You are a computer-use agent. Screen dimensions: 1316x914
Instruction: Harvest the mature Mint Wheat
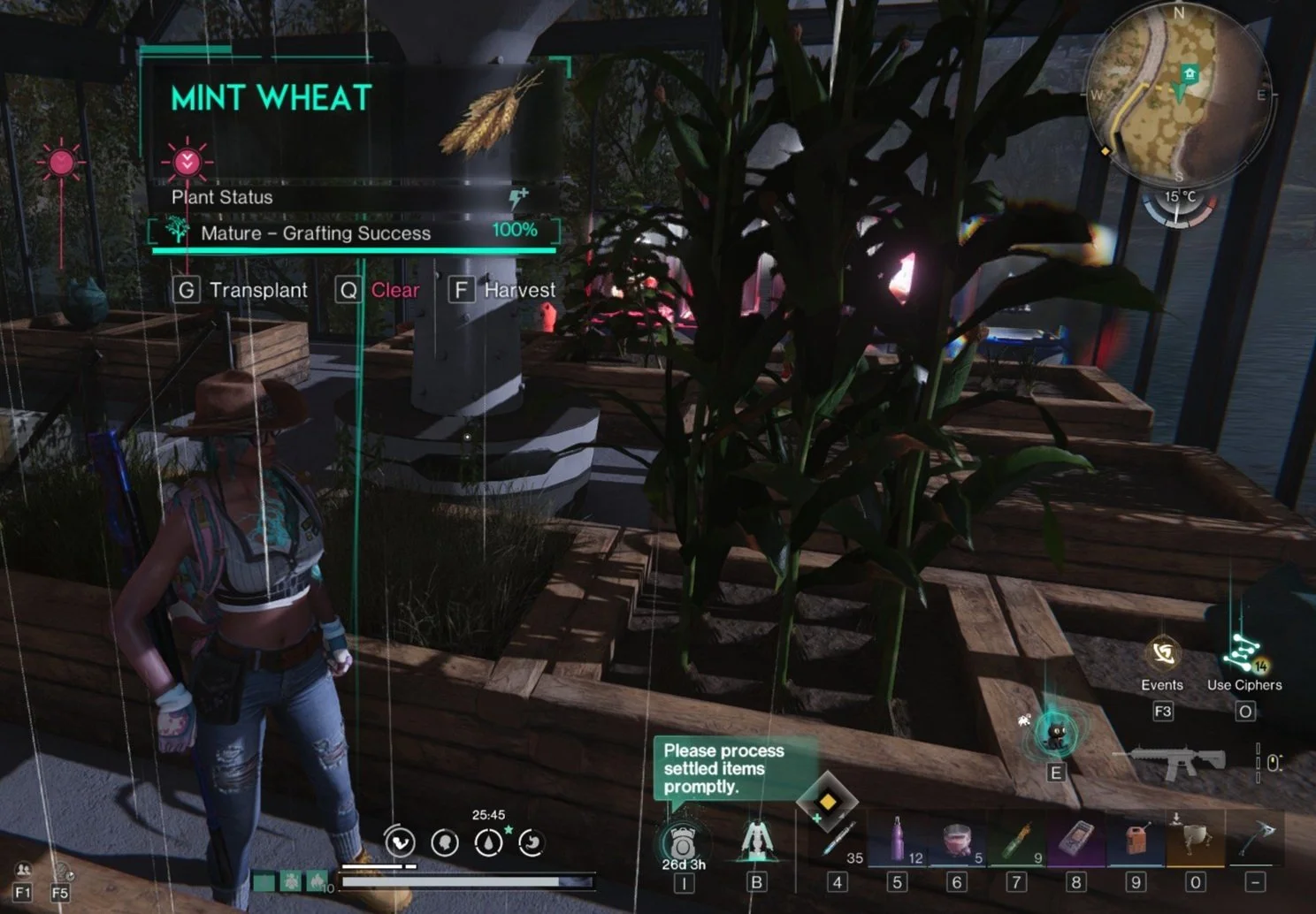(x=502, y=290)
